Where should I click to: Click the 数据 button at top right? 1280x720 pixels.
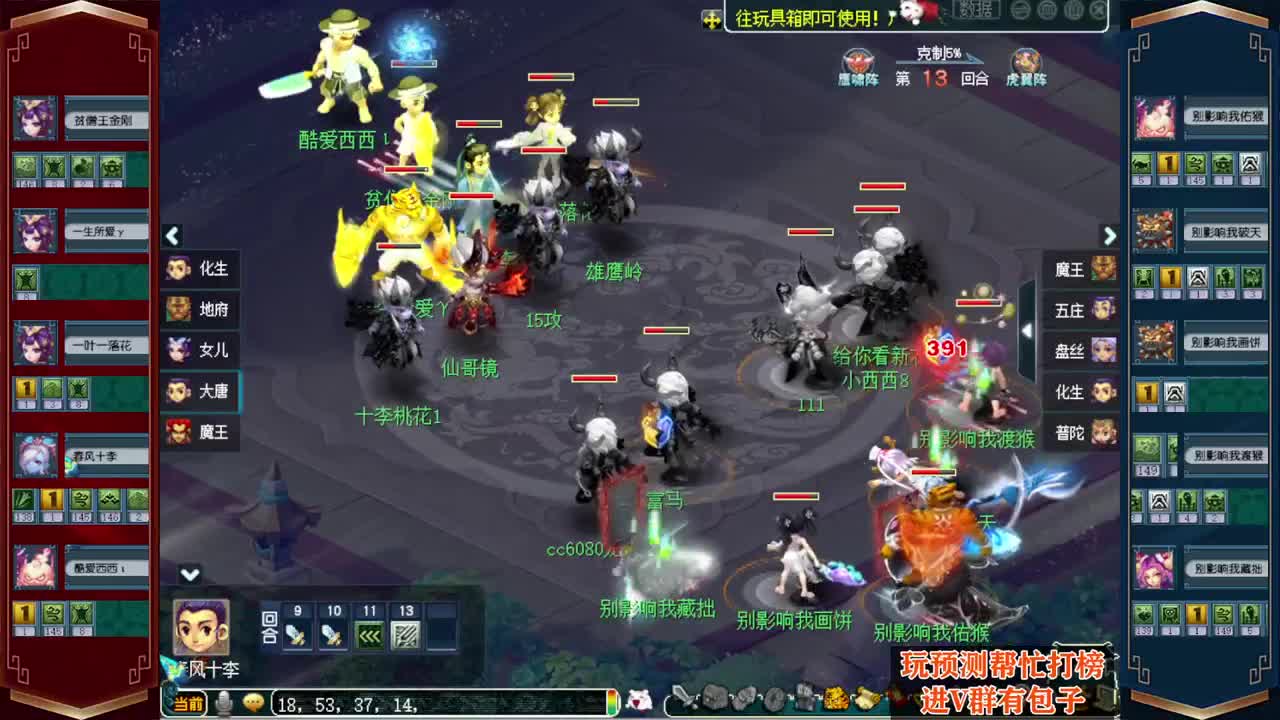tap(977, 12)
